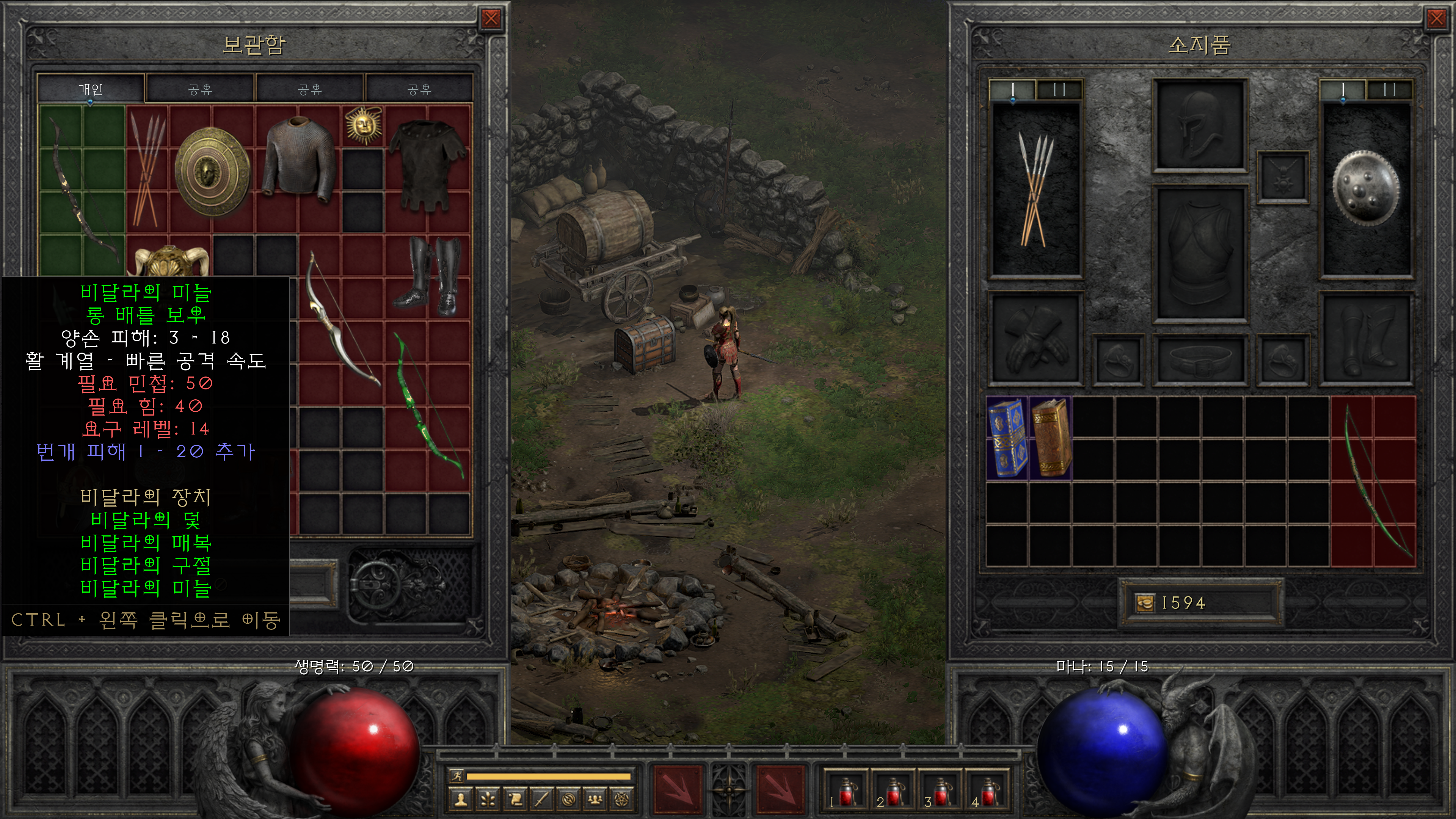This screenshot has width=1456, height=819.
Task: Pick up the green bow in inventory
Action: (1373, 481)
